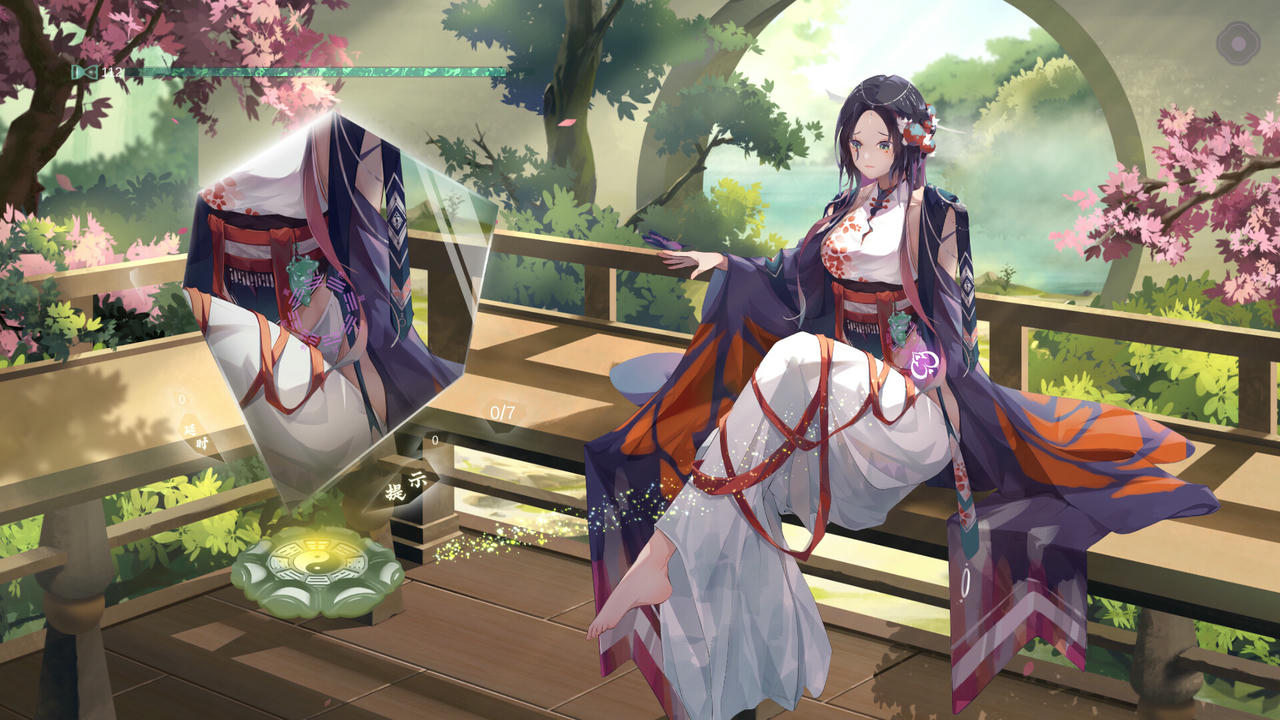Click the '0' counter above the hint button

[434, 440]
